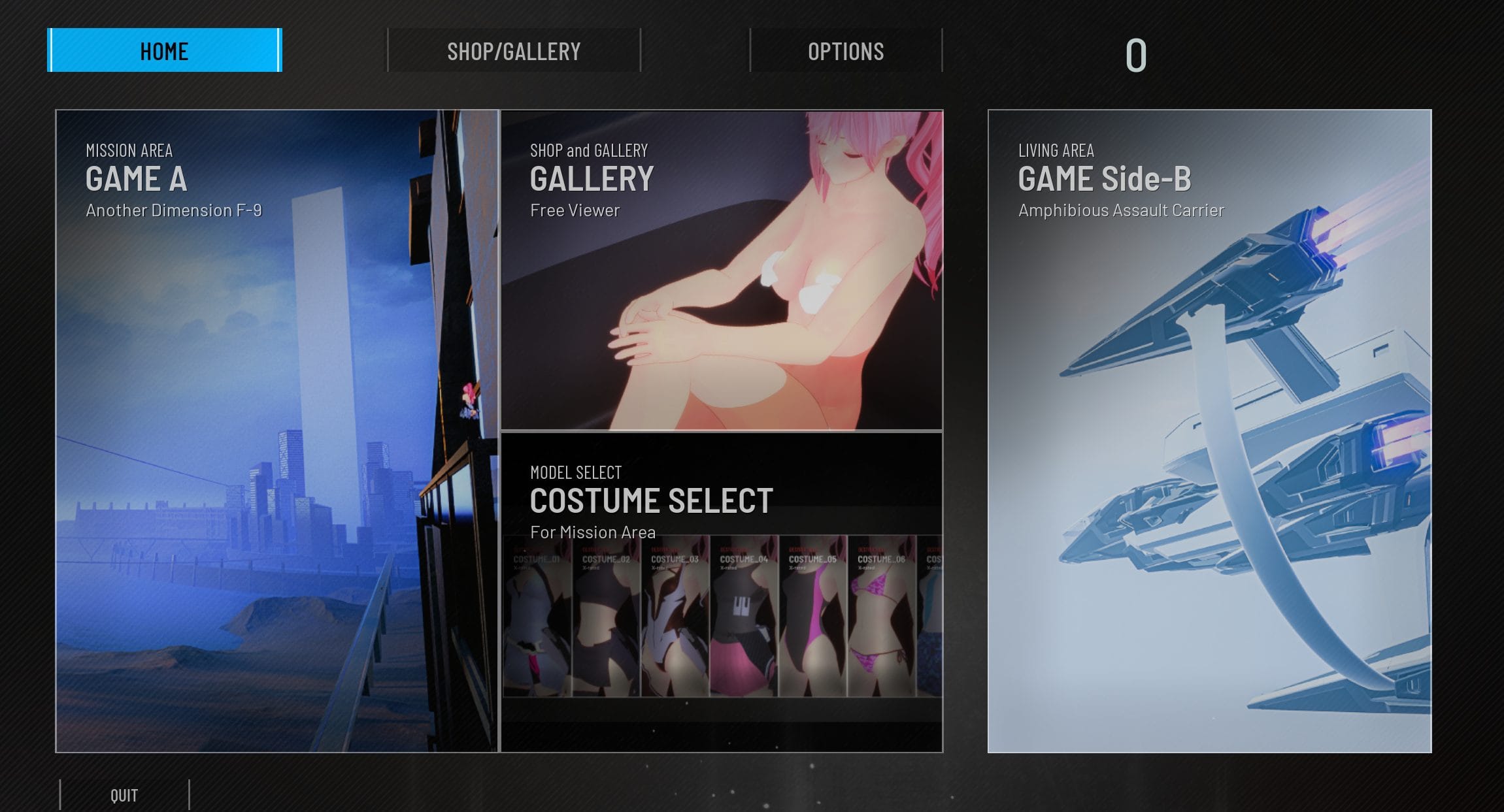Screen dimensions: 1504x812
Task: Launch GAME A mission area
Action: (x=277, y=431)
